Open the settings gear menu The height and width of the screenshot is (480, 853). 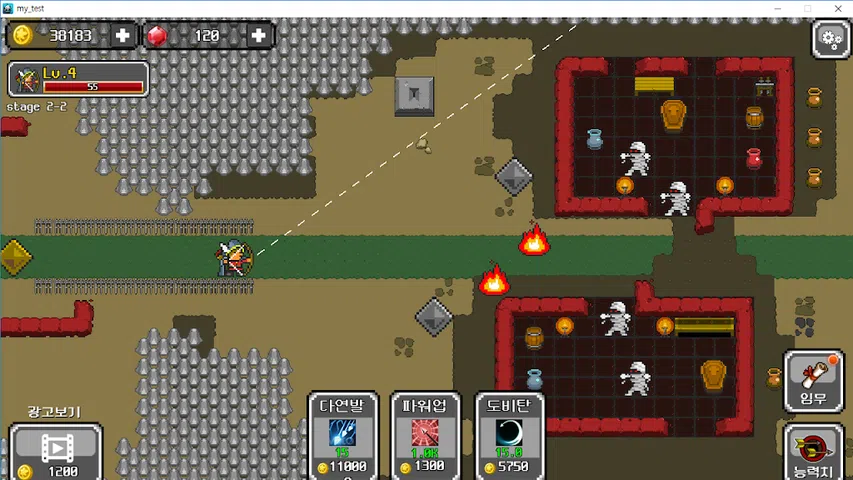tap(830, 39)
